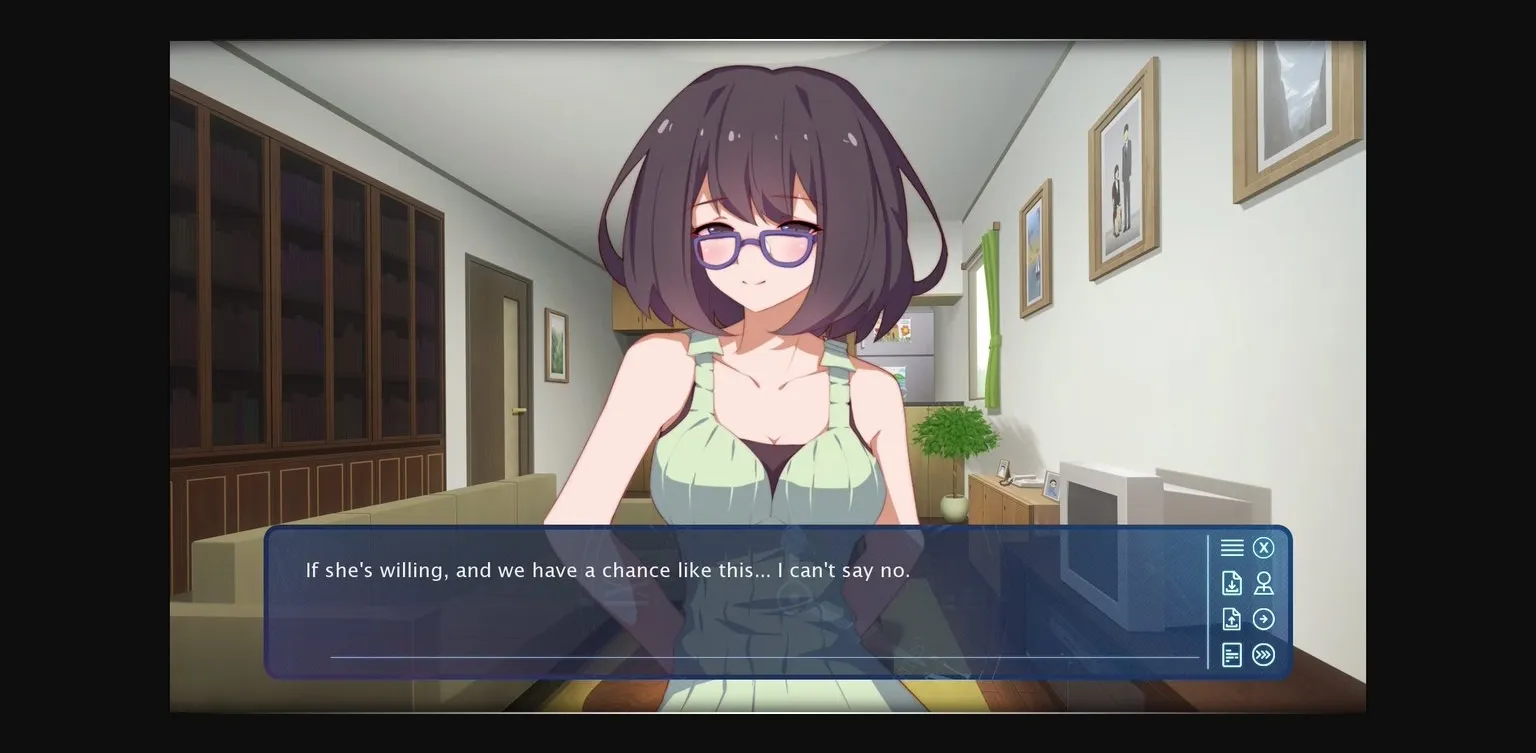Open the load game screen

tap(1232, 619)
